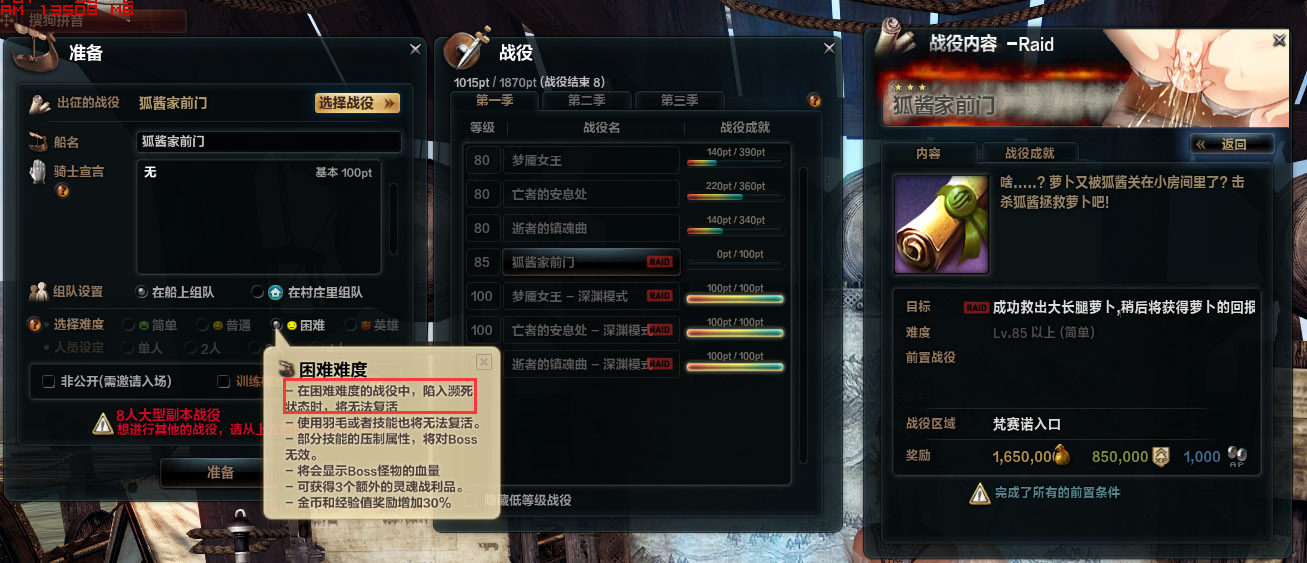Switch to 第三季 tab

pyautogui.click(x=679, y=100)
